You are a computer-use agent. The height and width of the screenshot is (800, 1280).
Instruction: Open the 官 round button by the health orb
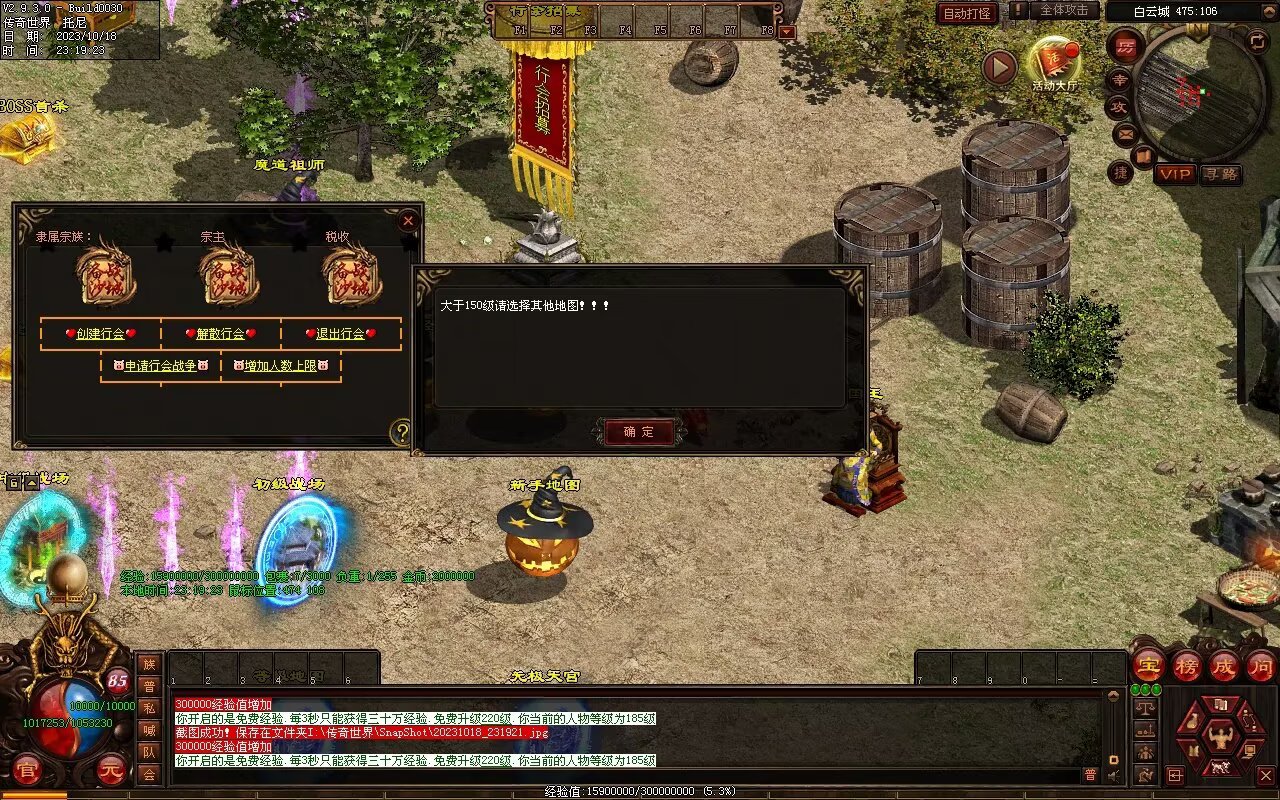click(x=27, y=771)
